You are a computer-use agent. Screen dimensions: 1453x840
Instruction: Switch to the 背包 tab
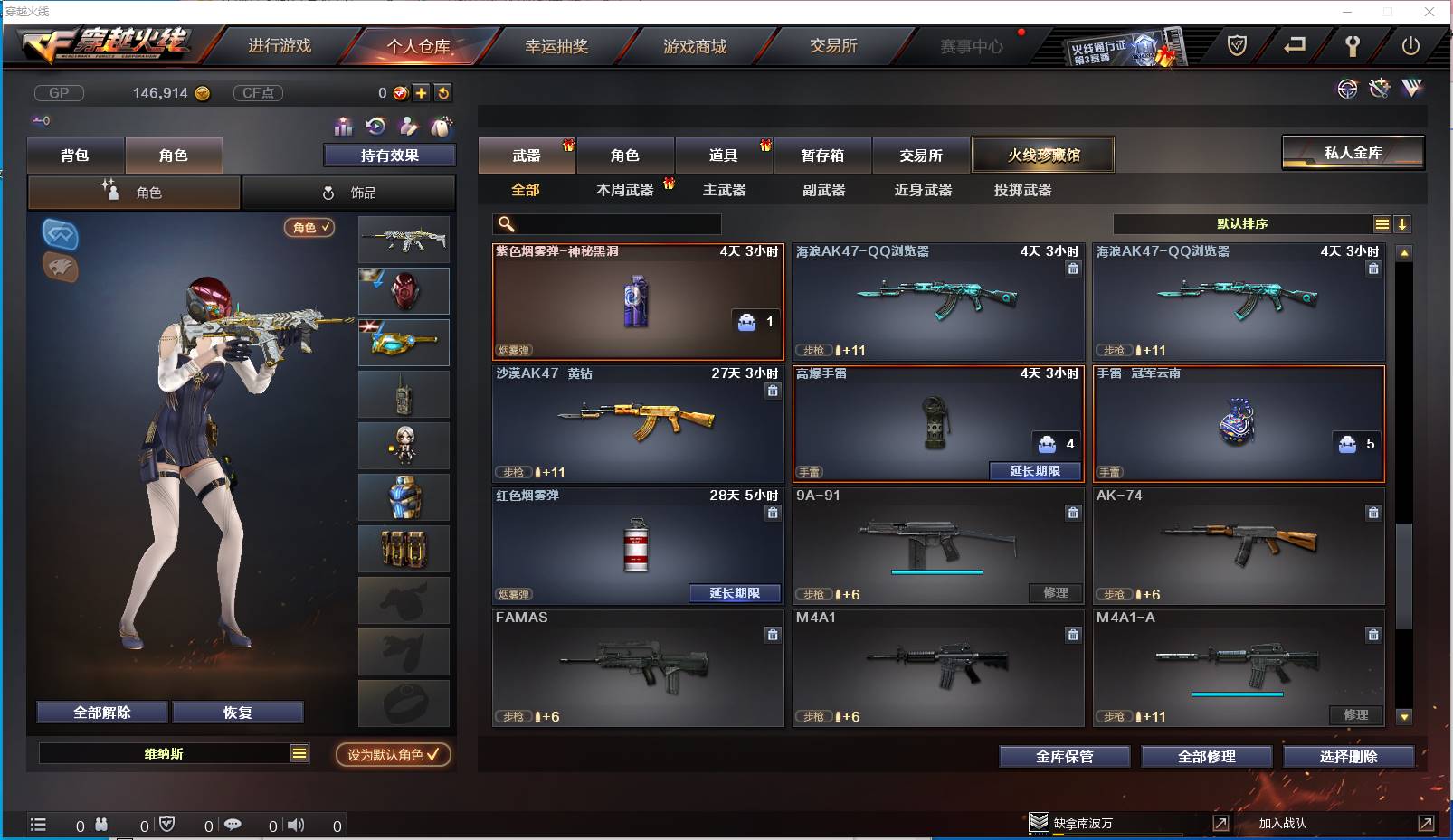click(x=75, y=156)
